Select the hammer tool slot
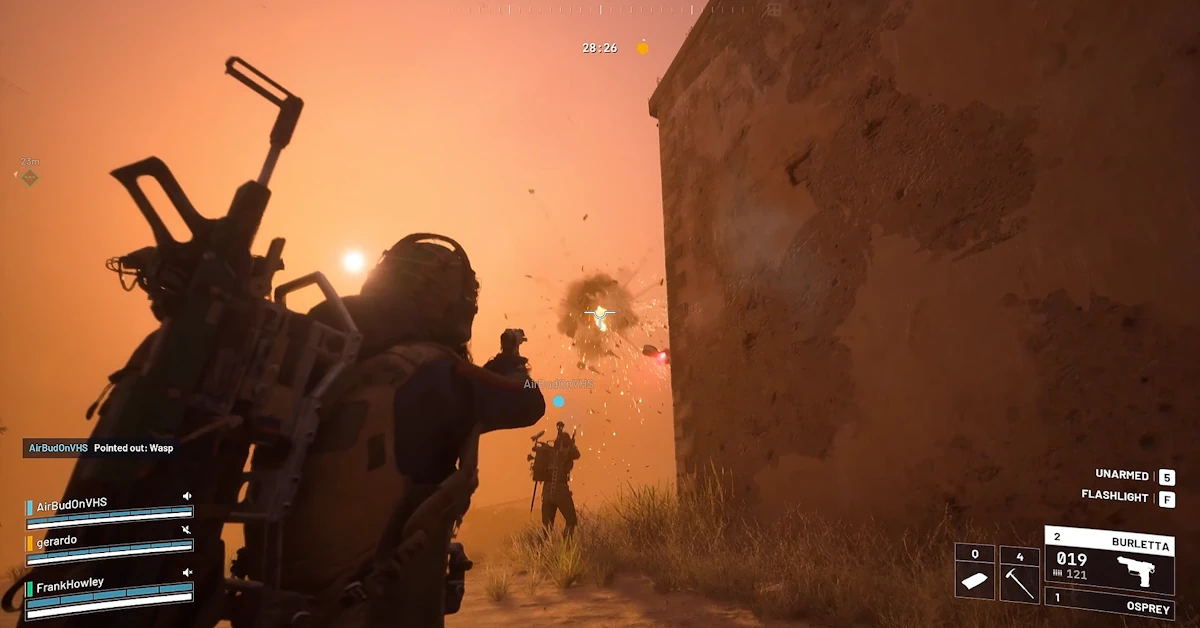The width and height of the screenshot is (1200, 628). pos(1018,573)
